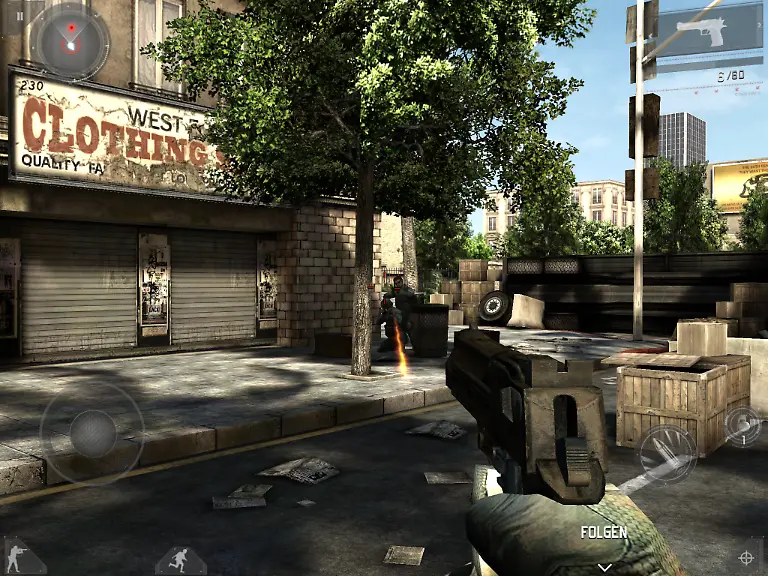Tap the FOLGEN prompt
This screenshot has height=576, width=768.
coord(604,533)
